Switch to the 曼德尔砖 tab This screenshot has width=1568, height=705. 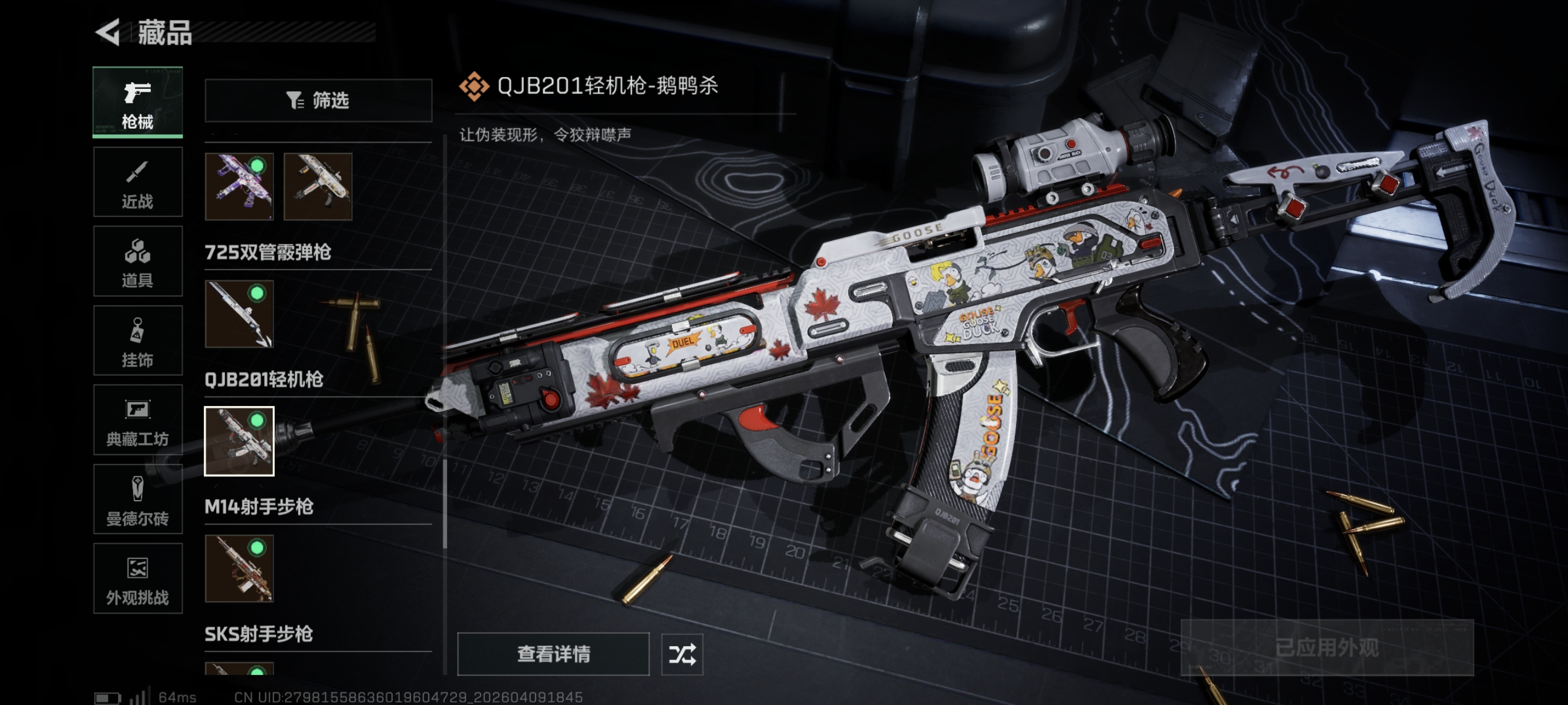click(137, 499)
